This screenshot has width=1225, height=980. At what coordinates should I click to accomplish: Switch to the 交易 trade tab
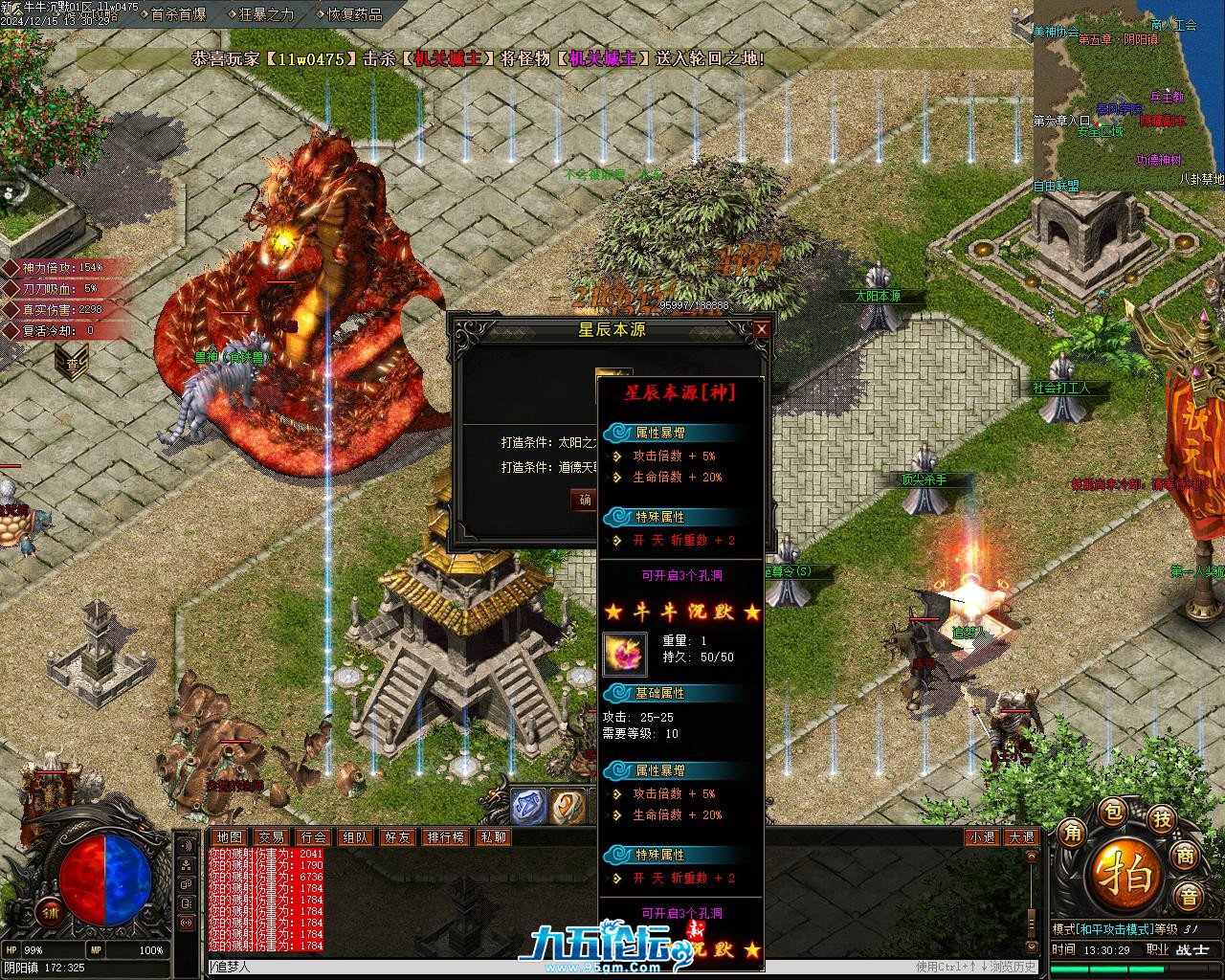click(272, 837)
